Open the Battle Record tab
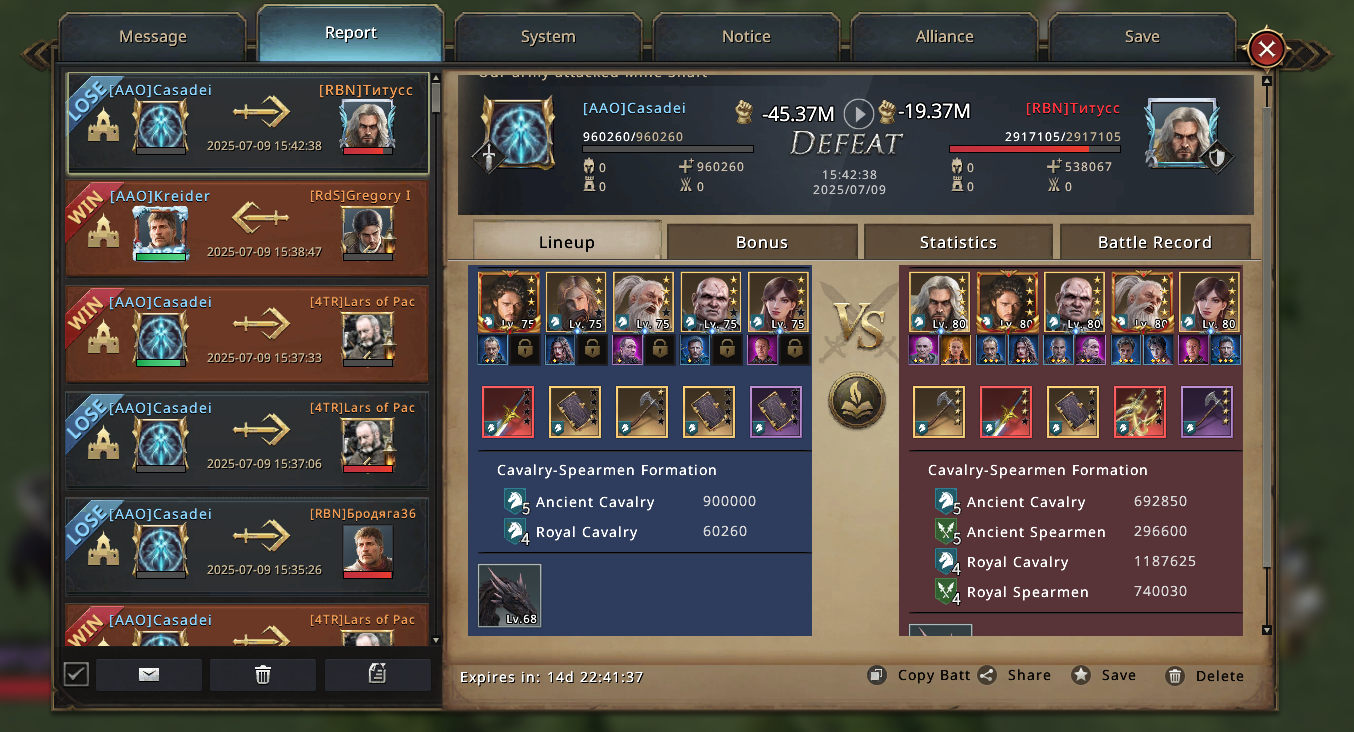This screenshot has width=1354, height=732. [x=1154, y=242]
